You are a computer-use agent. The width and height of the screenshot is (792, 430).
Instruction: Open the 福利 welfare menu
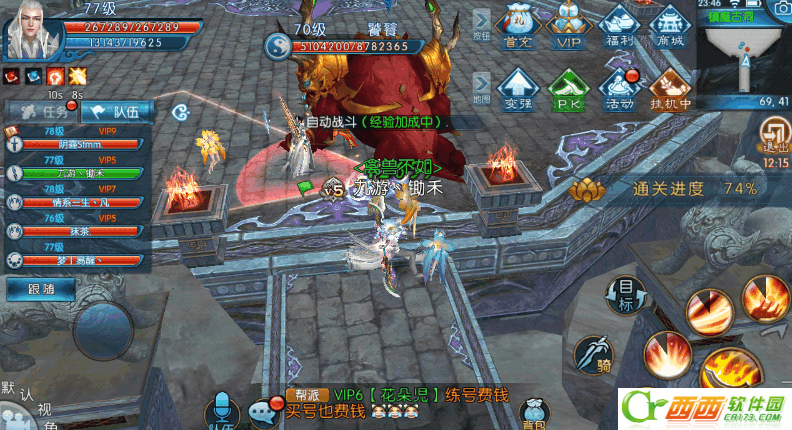620,27
